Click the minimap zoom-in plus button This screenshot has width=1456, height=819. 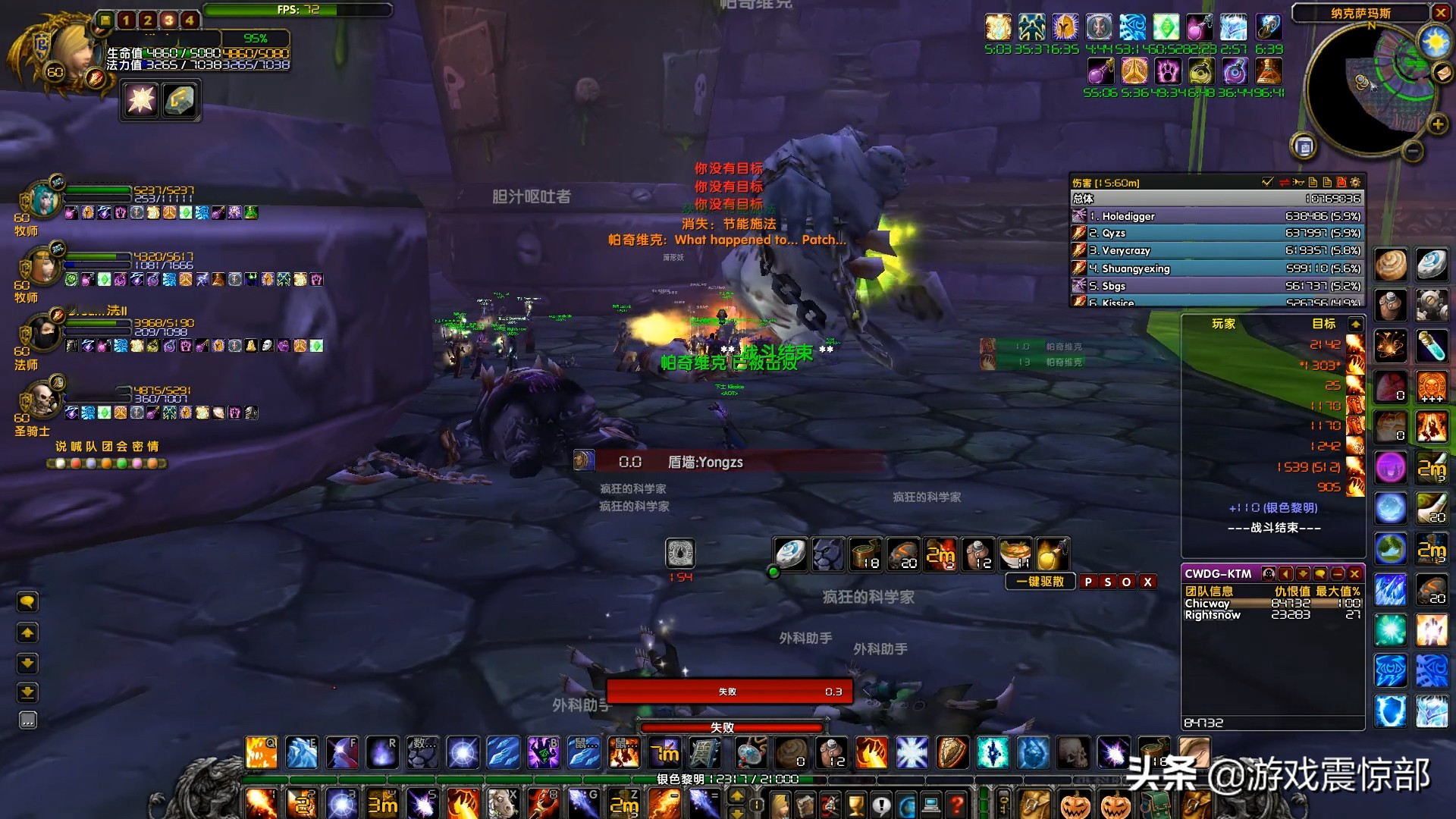(x=1437, y=124)
